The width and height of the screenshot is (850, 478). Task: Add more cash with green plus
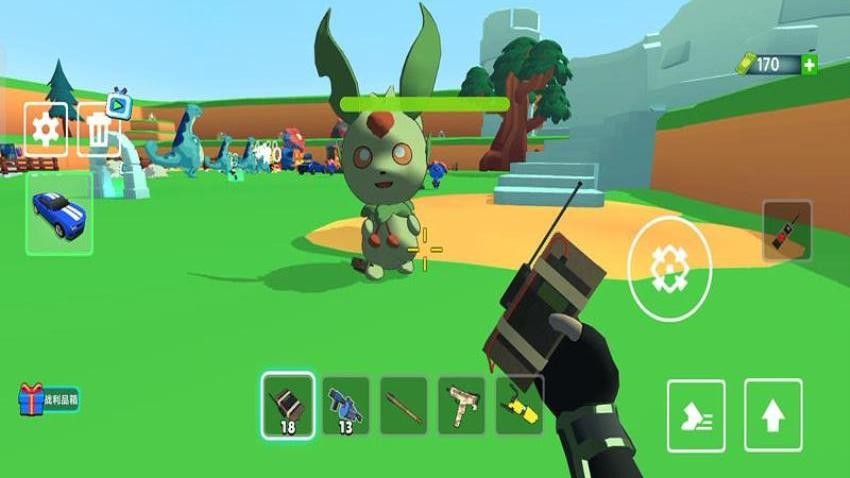[x=809, y=65]
